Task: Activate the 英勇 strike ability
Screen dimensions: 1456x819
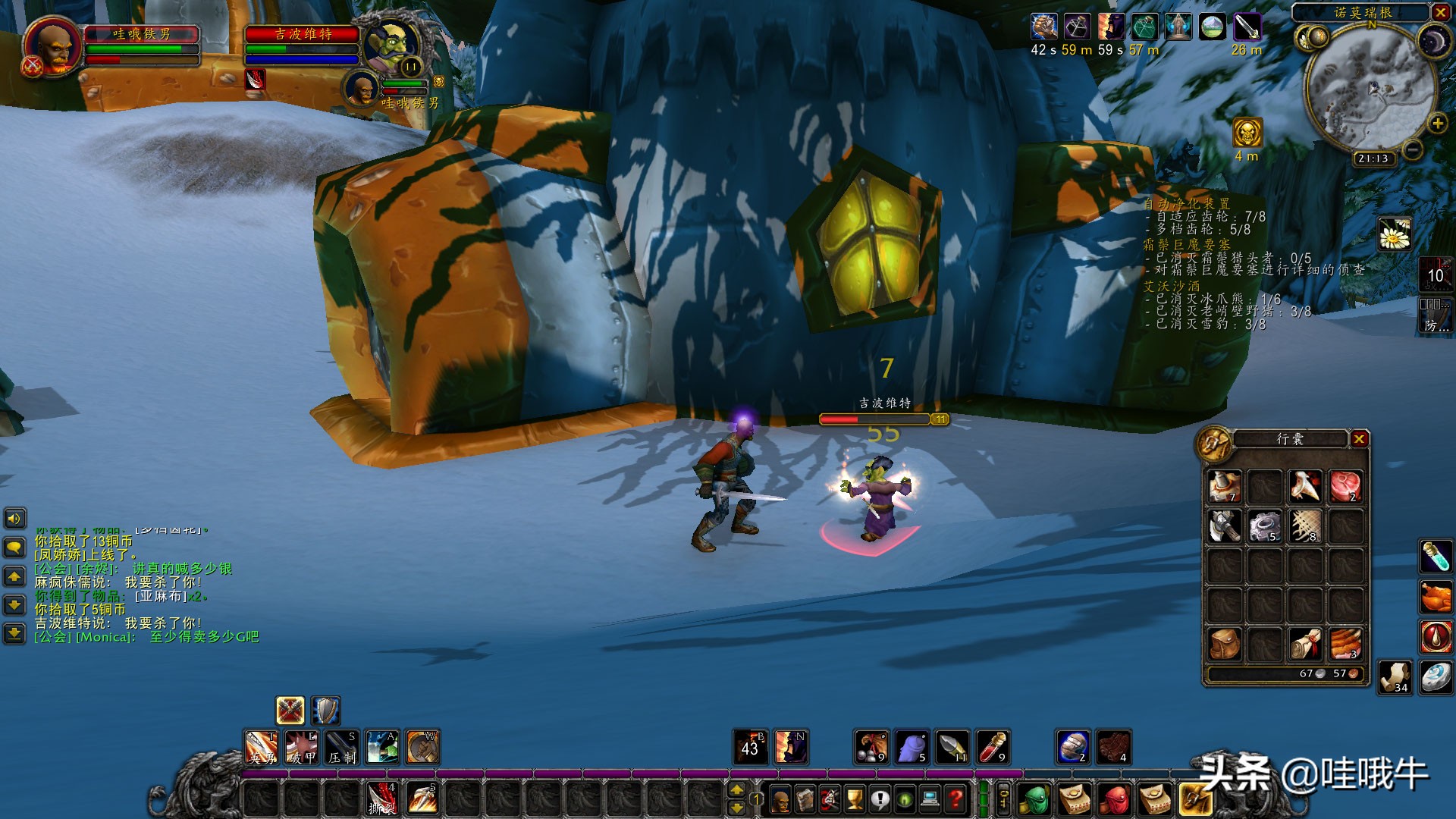Action: click(x=261, y=747)
